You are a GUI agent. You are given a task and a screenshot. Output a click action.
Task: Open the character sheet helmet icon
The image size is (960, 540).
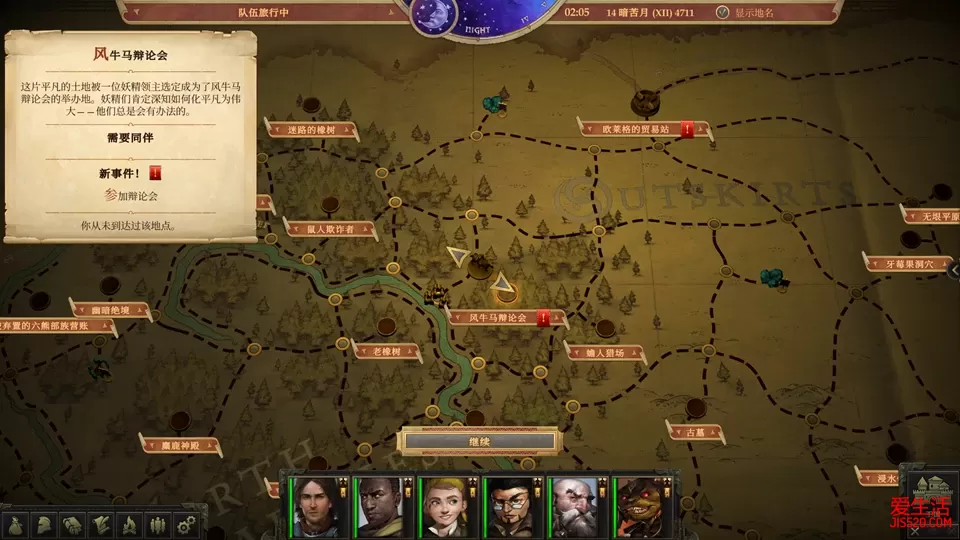(45, 523)
